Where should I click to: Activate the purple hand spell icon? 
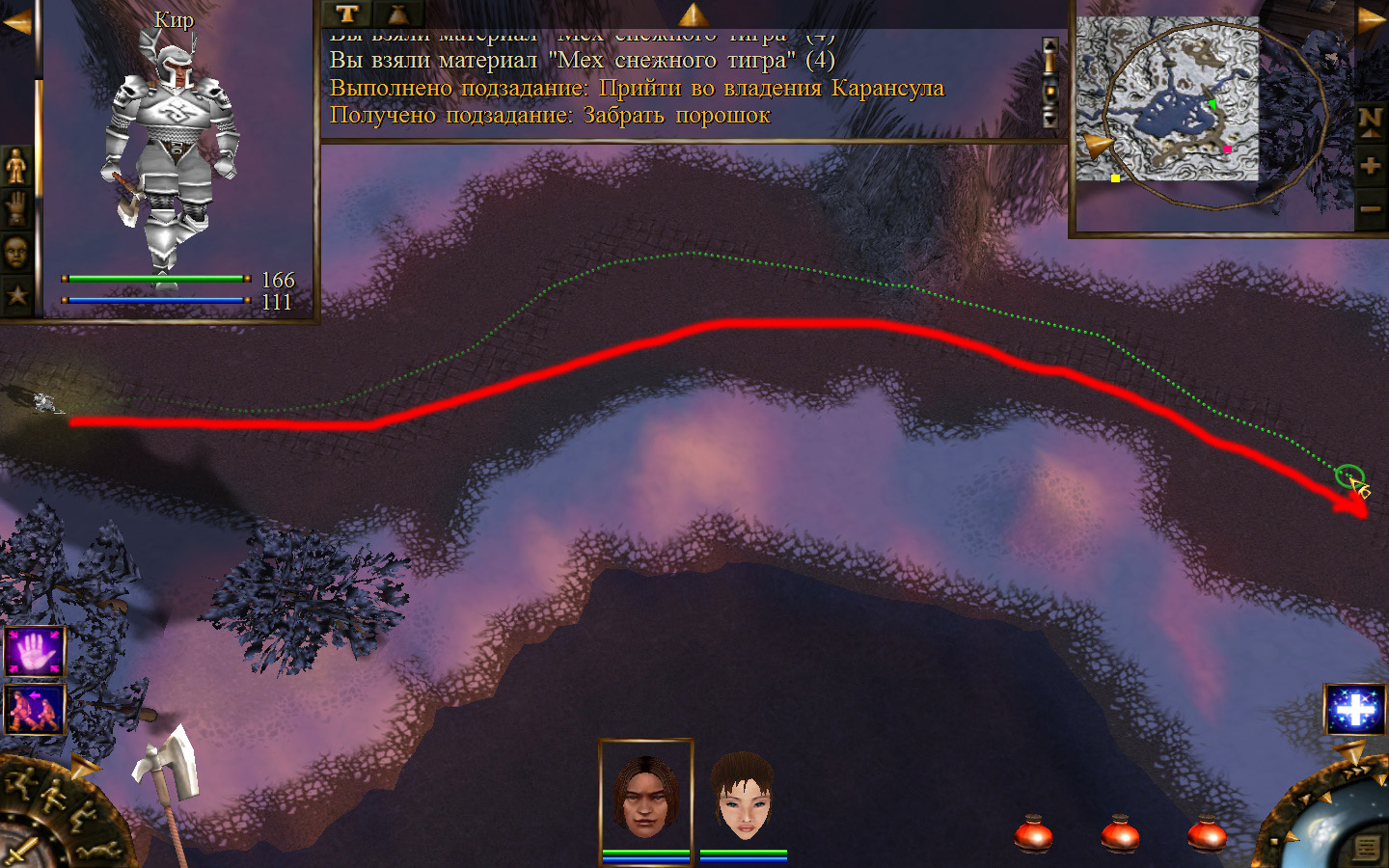click(x=35, y=653)
